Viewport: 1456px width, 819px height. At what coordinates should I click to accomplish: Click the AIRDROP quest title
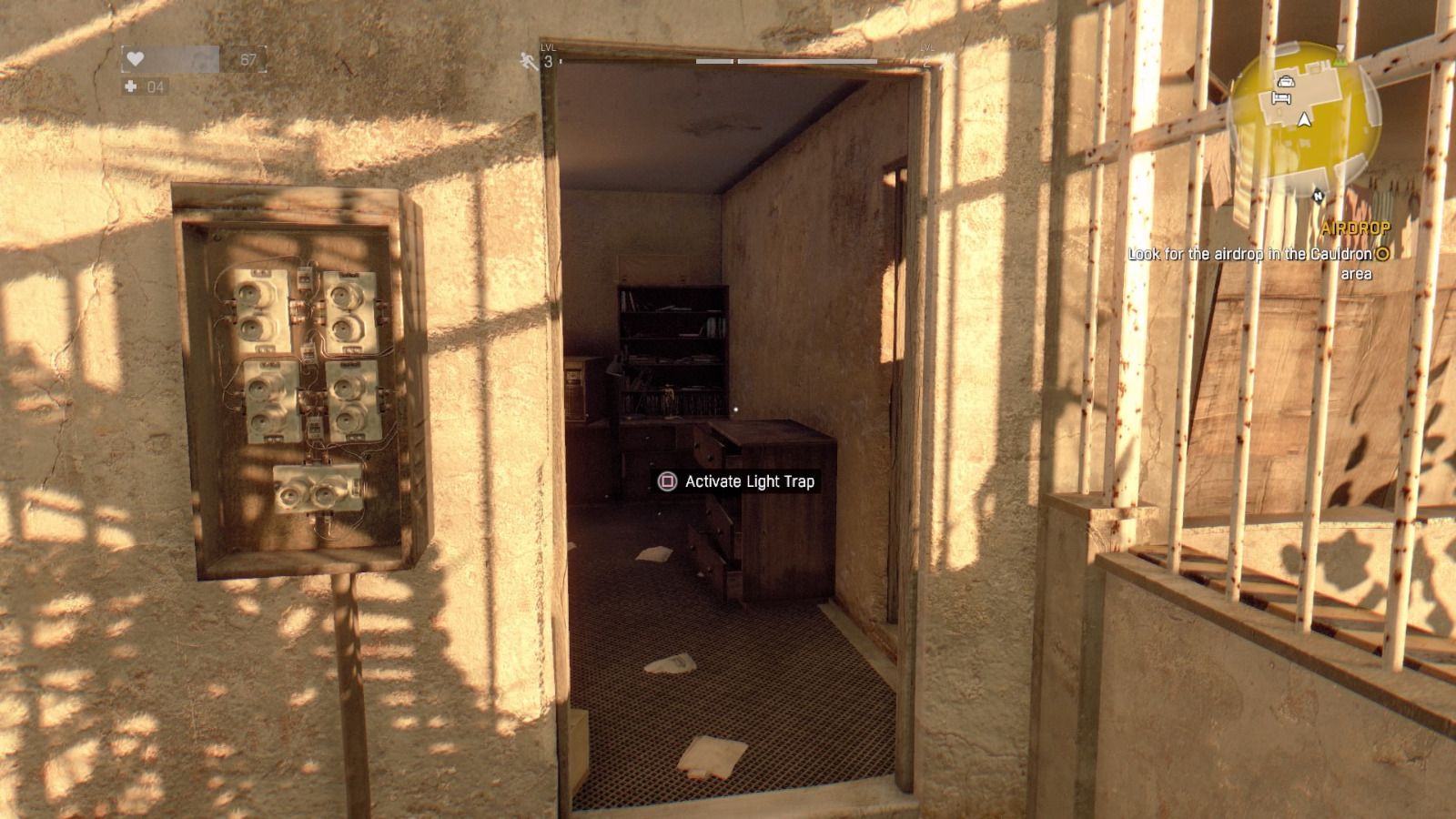tap(1357, 228)
